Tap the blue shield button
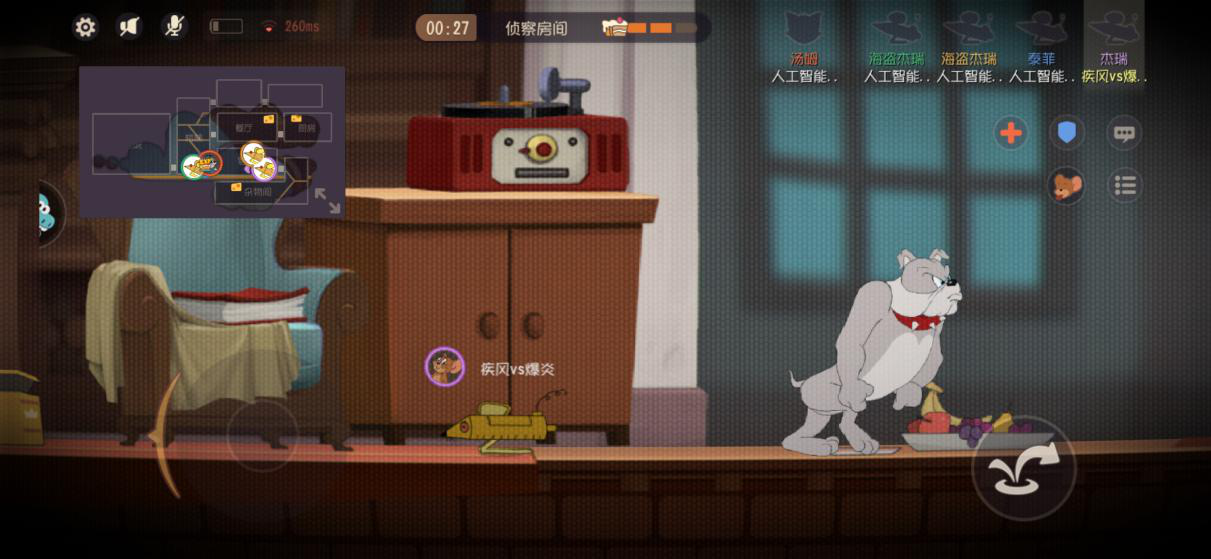 [1067, 133]
